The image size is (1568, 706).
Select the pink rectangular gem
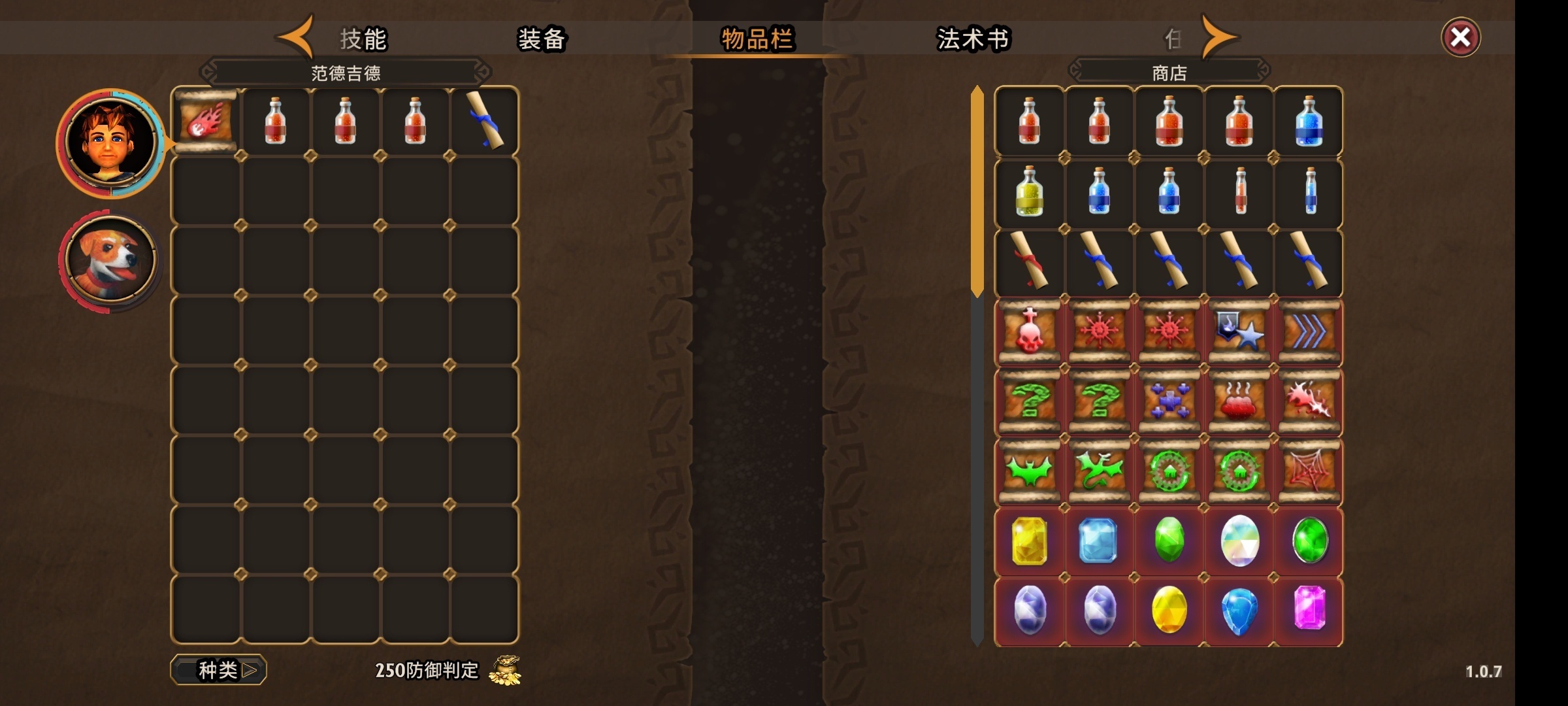pyautogui.click(x=1309, y=609)
